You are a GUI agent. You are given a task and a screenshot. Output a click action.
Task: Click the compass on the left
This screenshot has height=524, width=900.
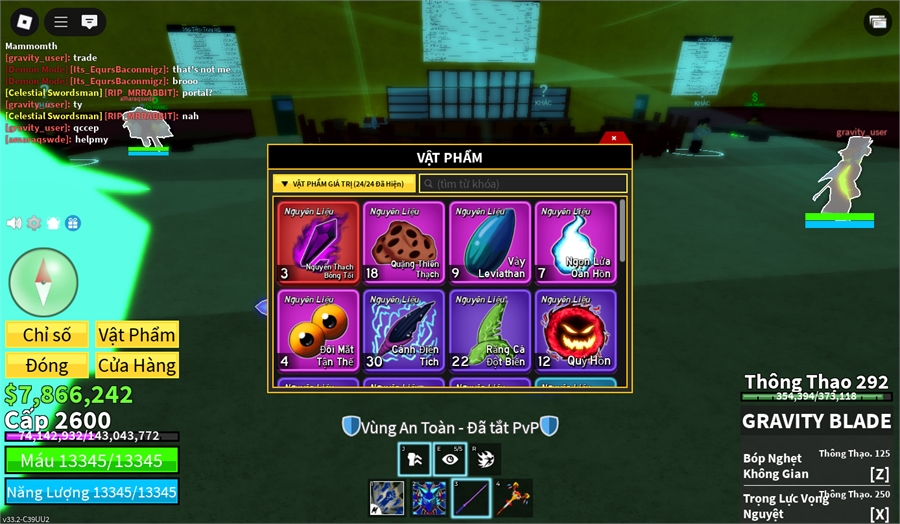coord(43,284)
